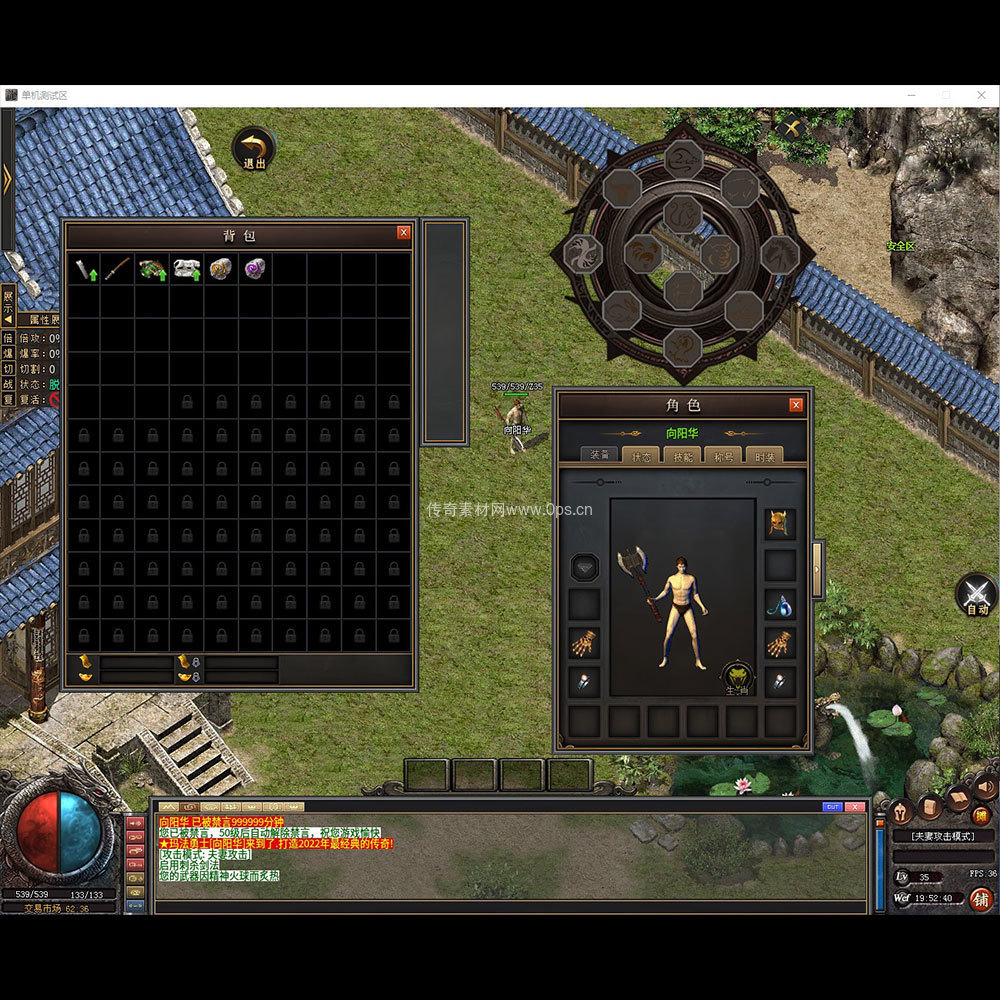The width and height of the screenshot is (1000, 1000).
Task: Close the 角色 character window
Action: click(x=796, y=405)
